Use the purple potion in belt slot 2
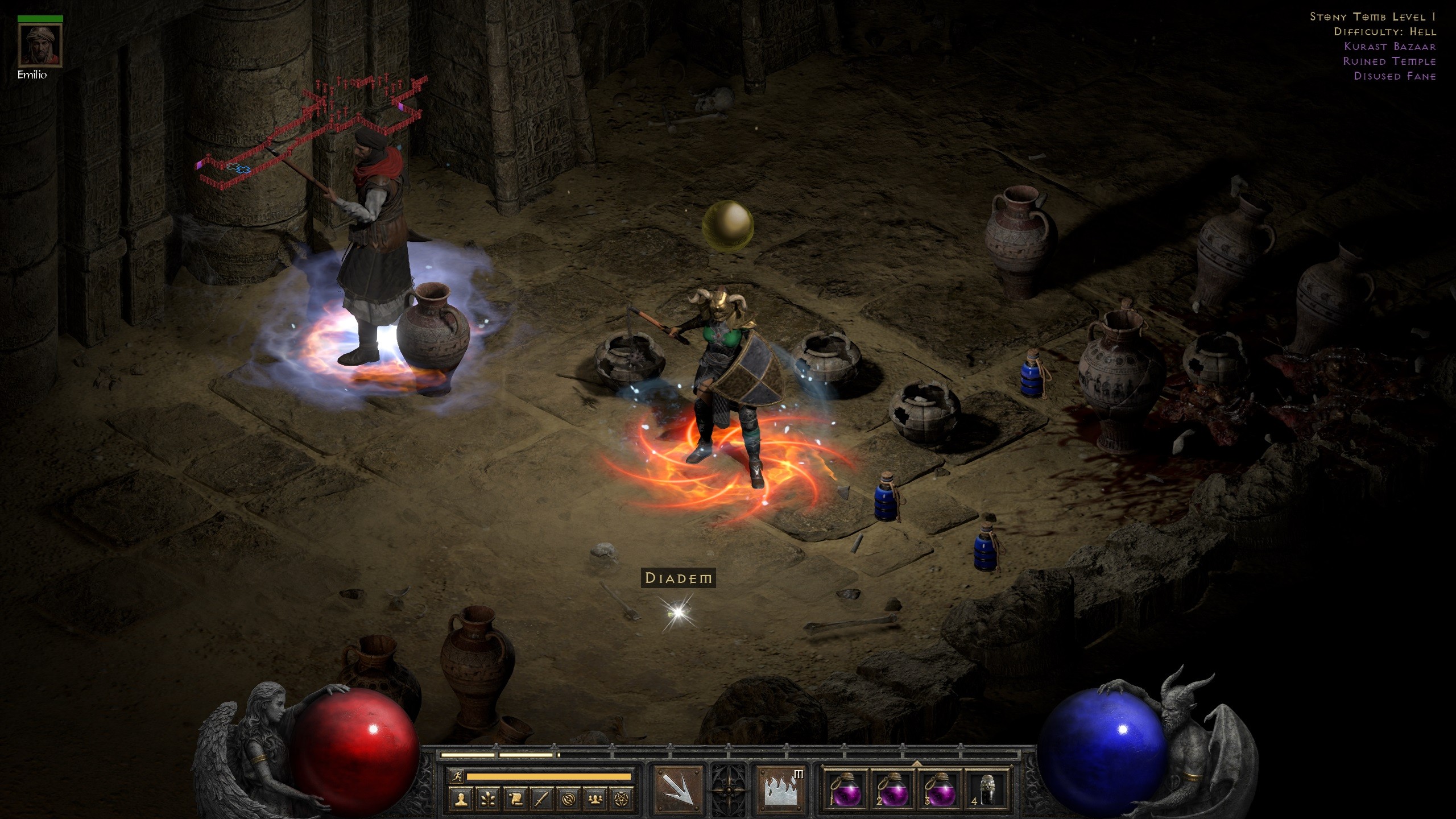This screenshot has width=1456, height=819. [892, 790]
